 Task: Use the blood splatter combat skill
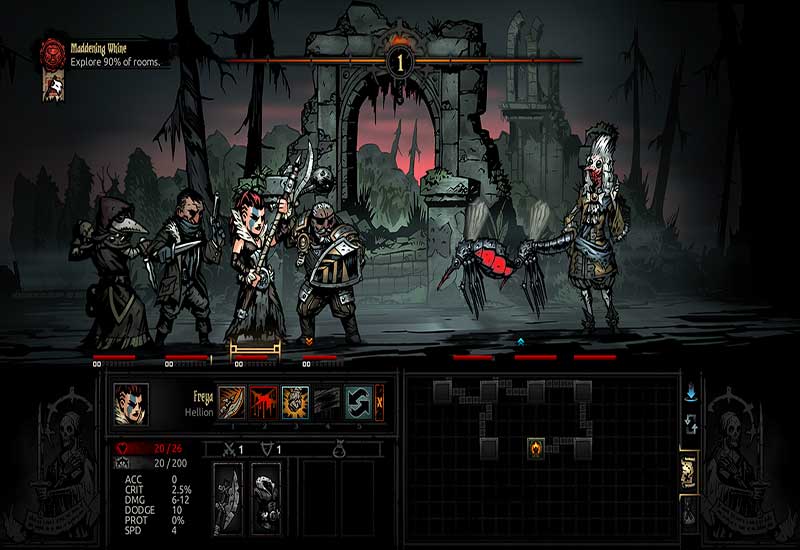tap(263, 401)
